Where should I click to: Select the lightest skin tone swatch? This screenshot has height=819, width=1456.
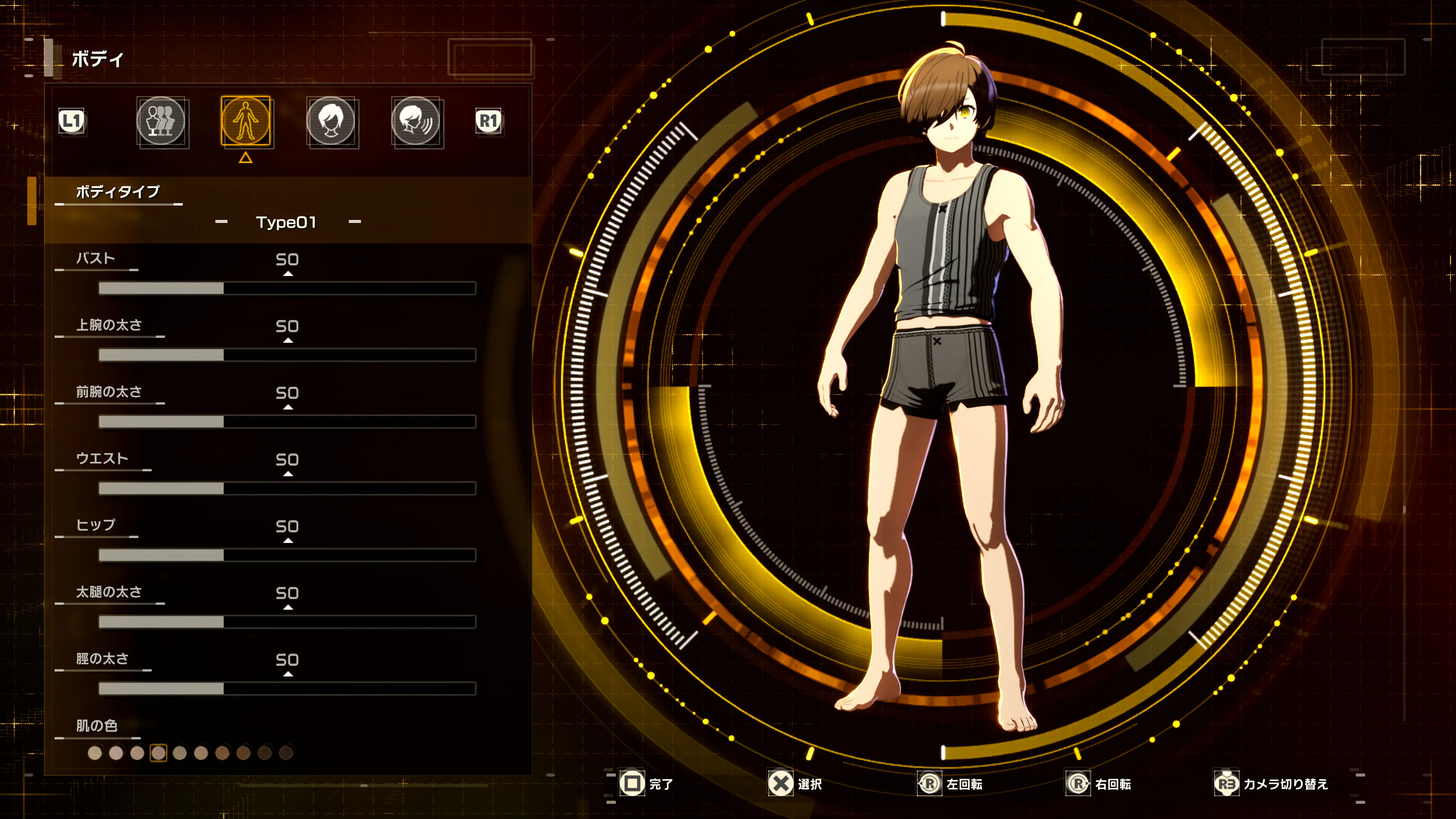point(96,753)
